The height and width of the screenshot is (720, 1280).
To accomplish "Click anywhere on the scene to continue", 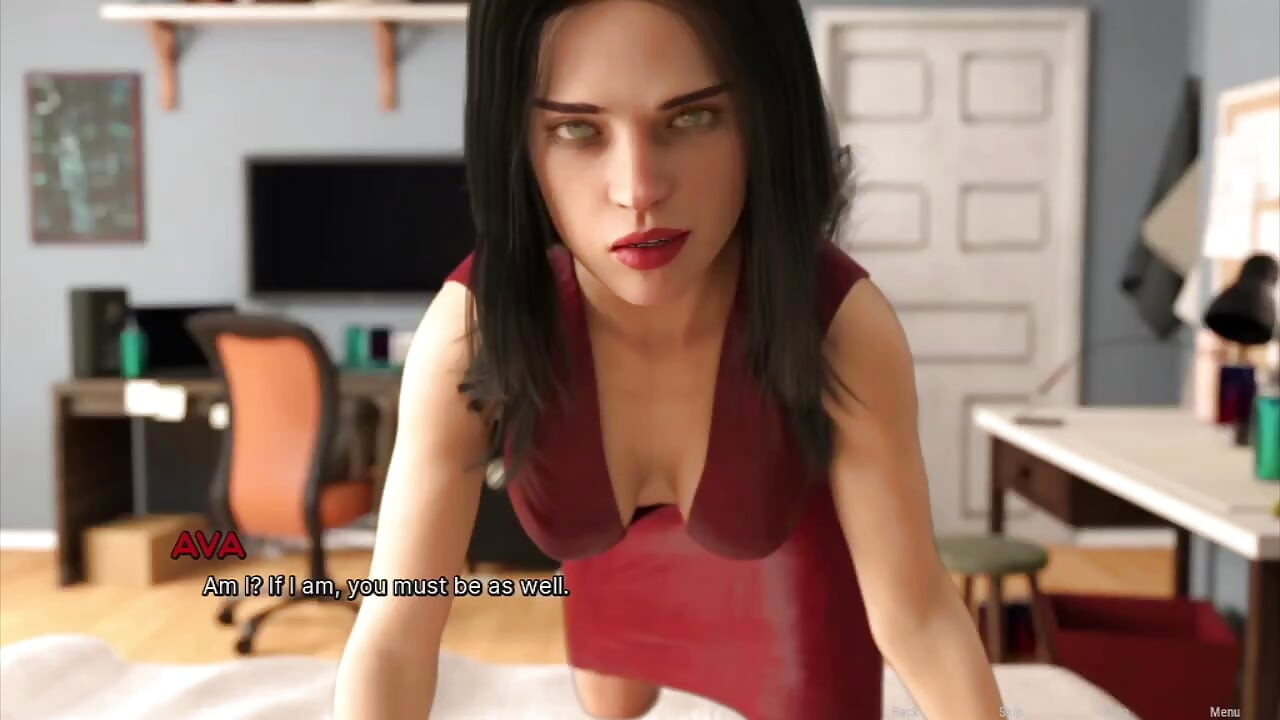I will [640, 360].
